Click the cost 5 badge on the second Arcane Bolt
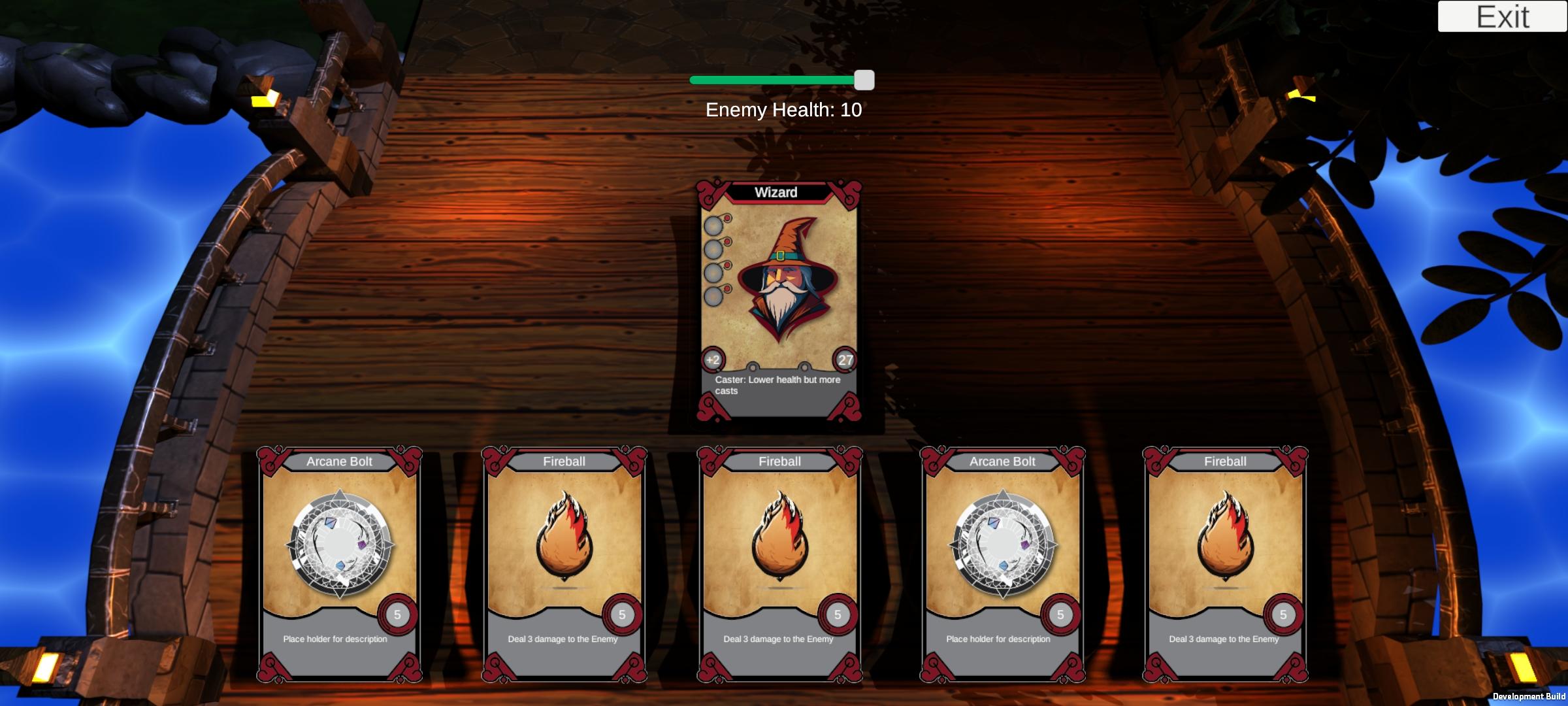This screenshot has width=1568, height=706. 1062,614
